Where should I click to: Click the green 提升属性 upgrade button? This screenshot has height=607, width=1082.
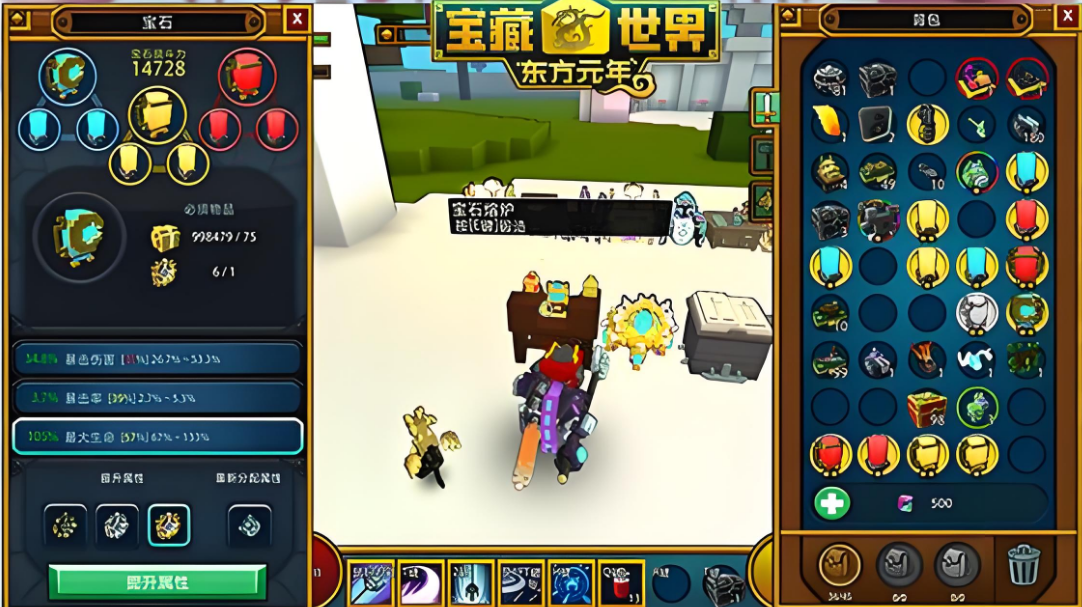click(x=158, y=582)
